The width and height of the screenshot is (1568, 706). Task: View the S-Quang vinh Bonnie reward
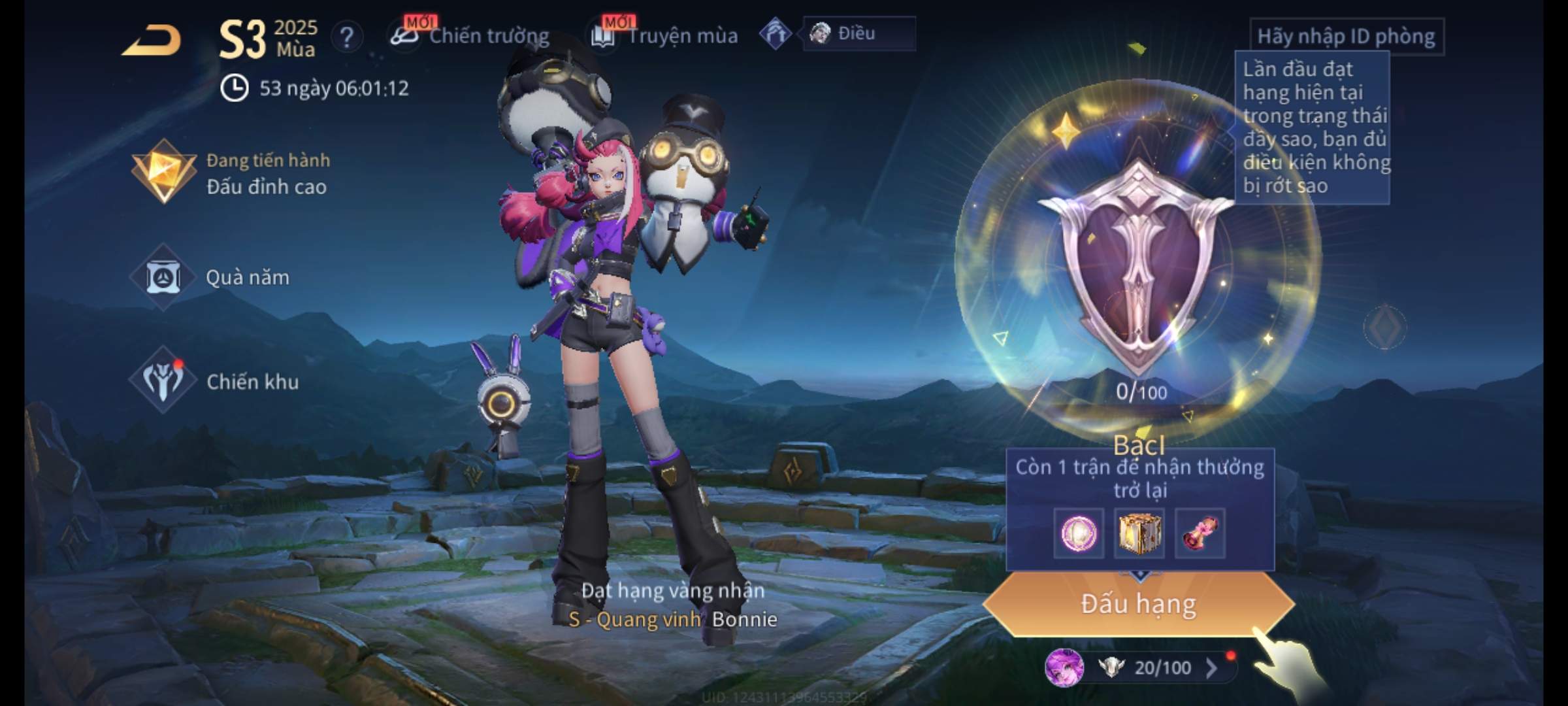click(673, 618)
